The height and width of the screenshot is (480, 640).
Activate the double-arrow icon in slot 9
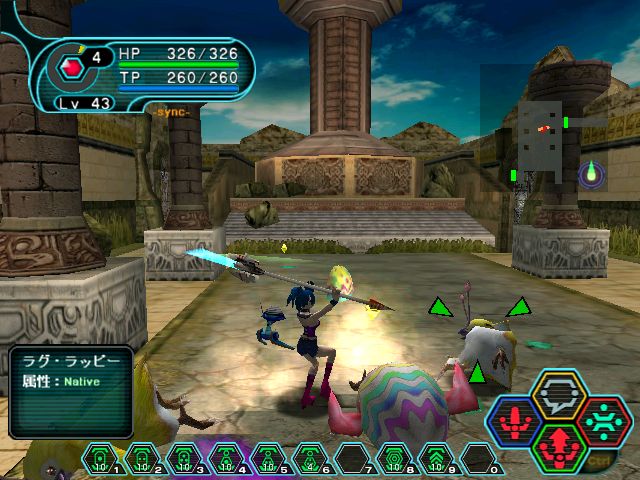[435, 462]
